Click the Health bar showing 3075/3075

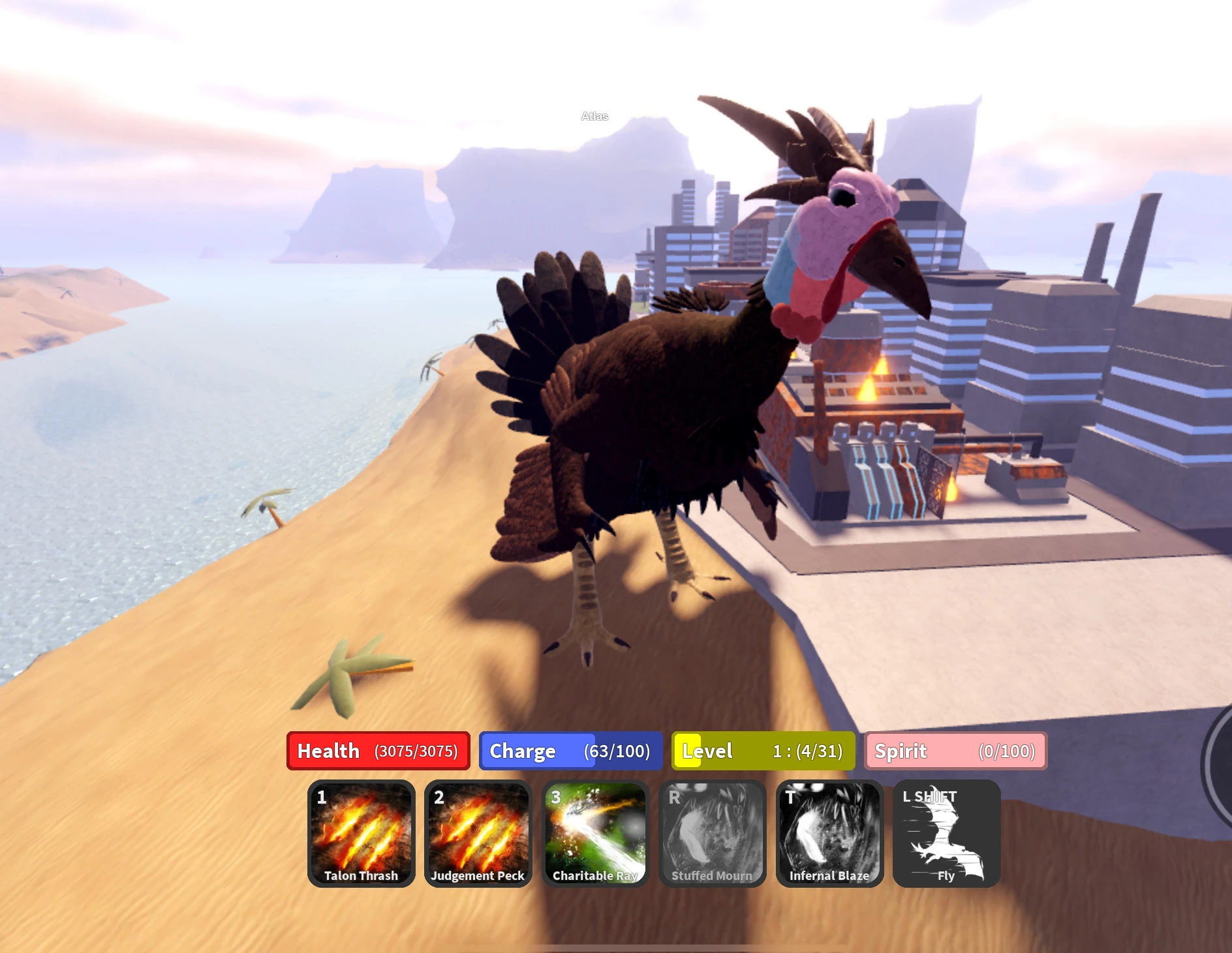tap(380, 751)
